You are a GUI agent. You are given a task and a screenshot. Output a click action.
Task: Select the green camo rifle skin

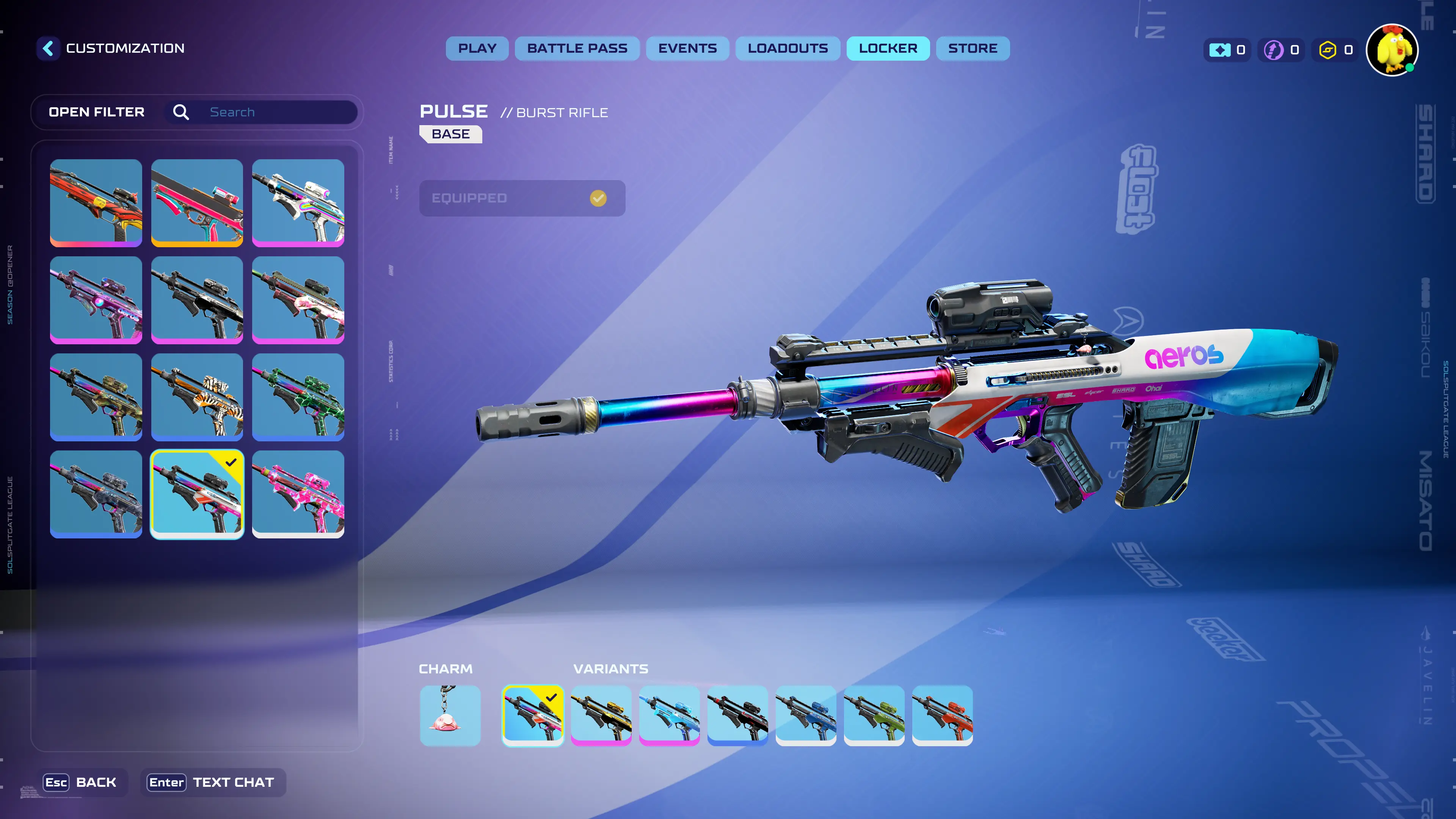[x=298, y=397]
